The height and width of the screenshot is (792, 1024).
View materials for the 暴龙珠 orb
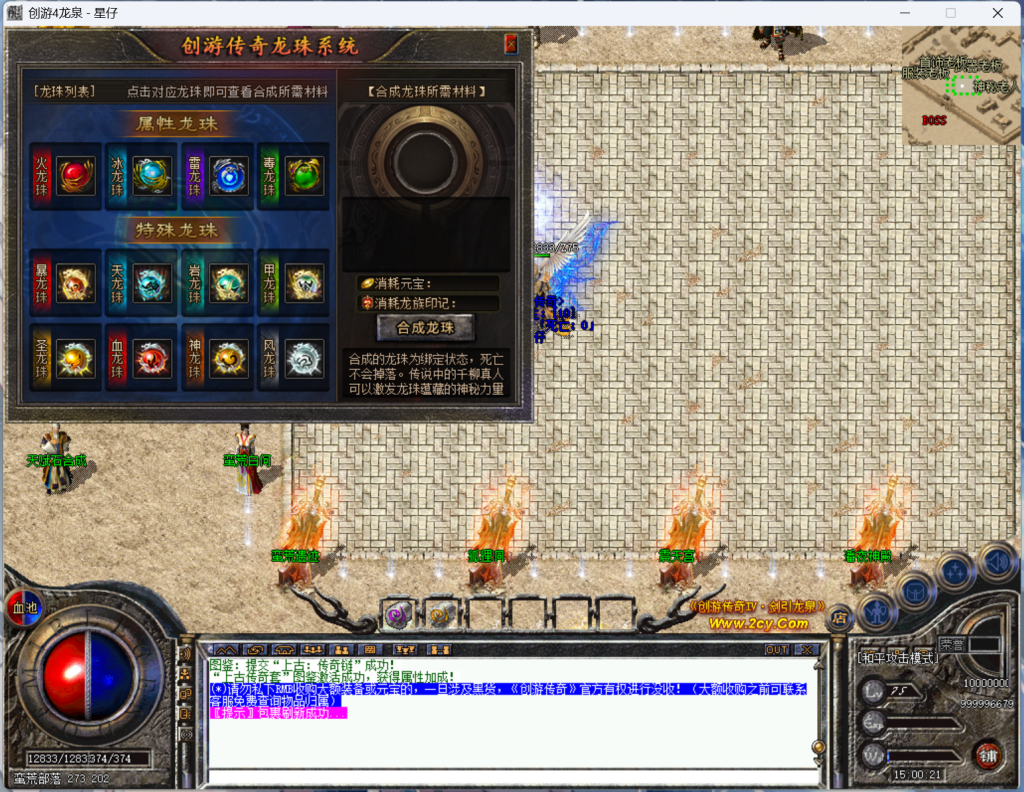(74, 284)
